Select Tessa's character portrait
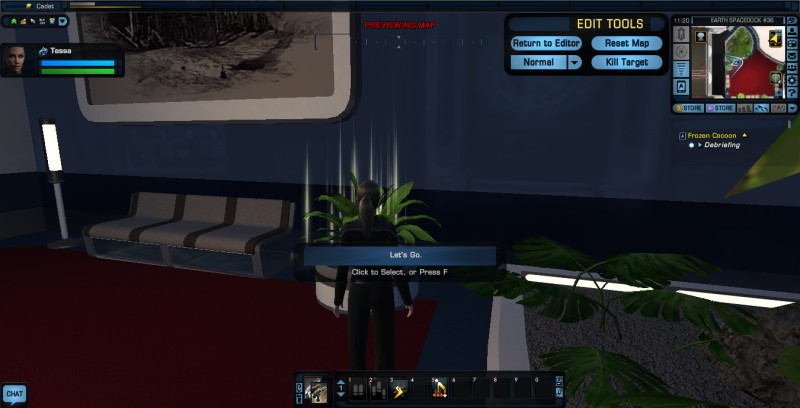800x408 pixels. tap(17, 60)
